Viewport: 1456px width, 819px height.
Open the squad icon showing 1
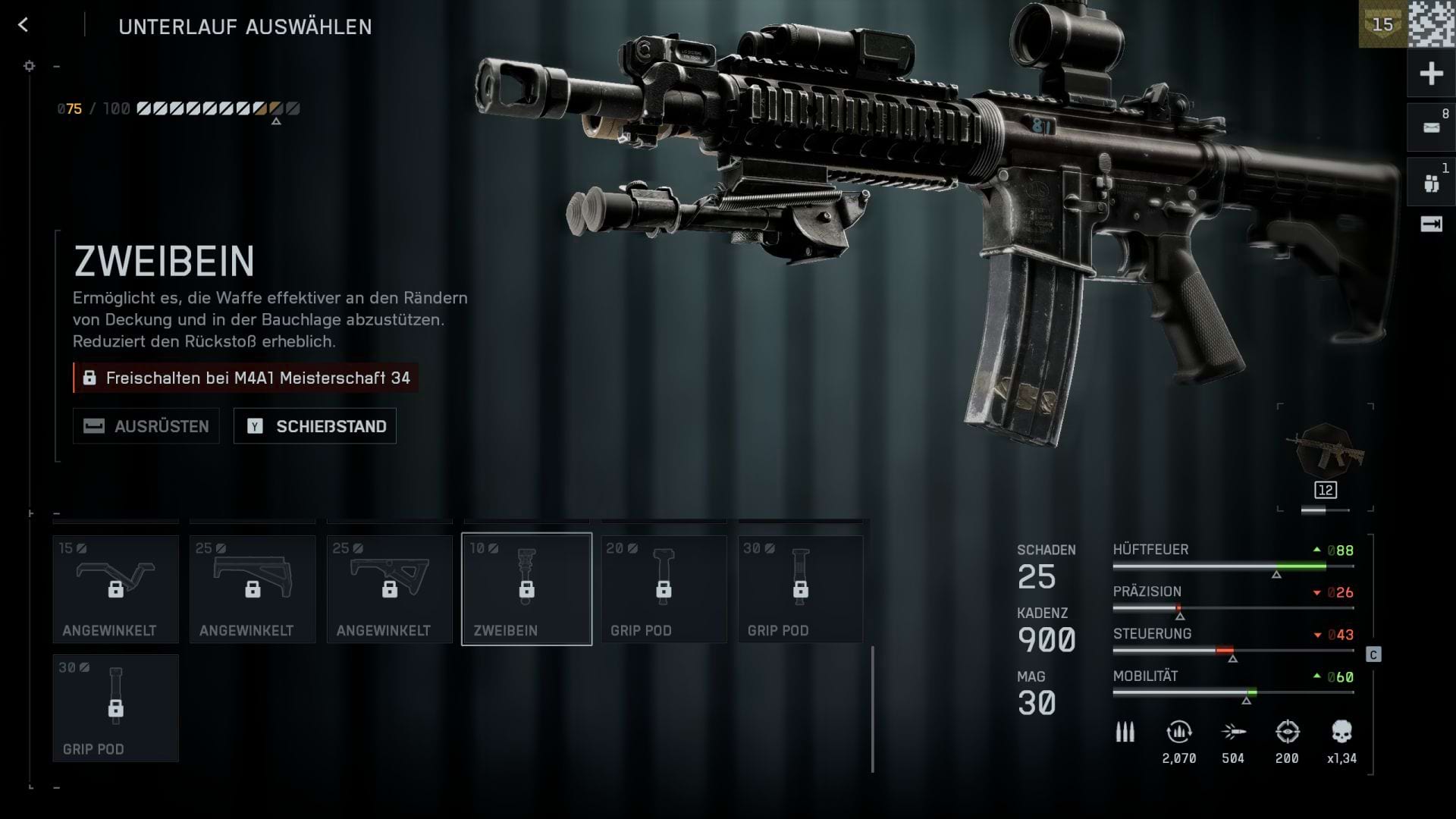(x=1431, y=183)
